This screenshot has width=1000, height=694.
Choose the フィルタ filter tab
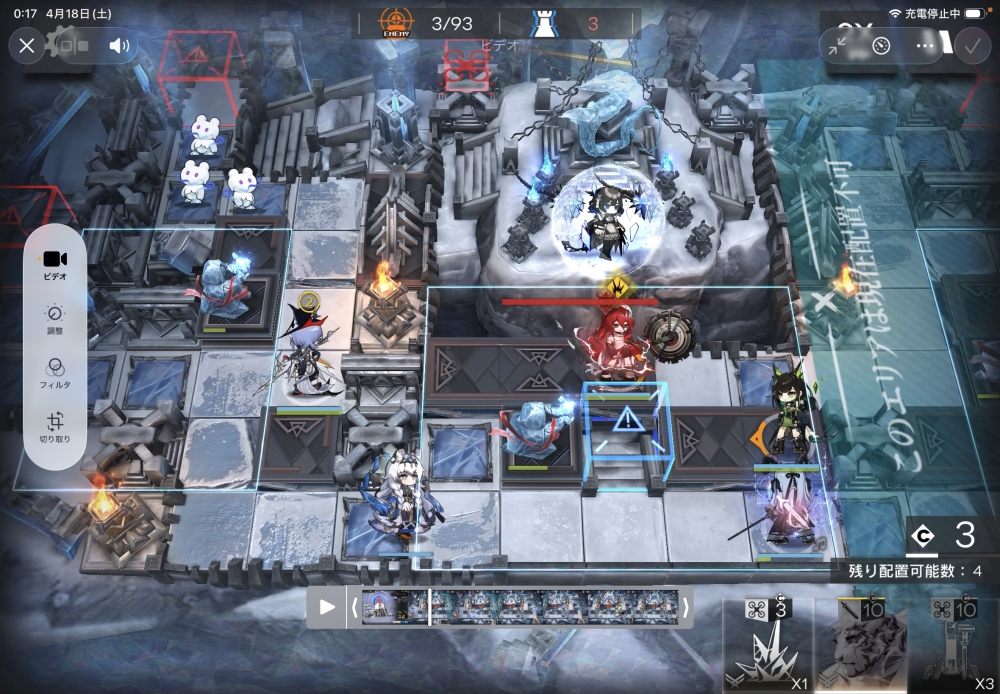point(54,372)
